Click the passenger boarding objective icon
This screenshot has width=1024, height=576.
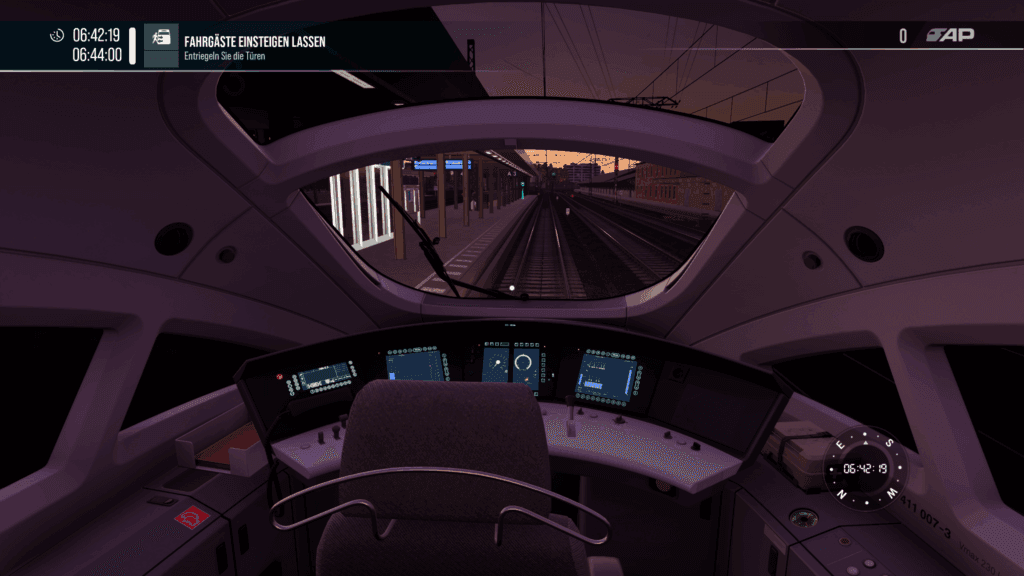(x=161, y=36)
